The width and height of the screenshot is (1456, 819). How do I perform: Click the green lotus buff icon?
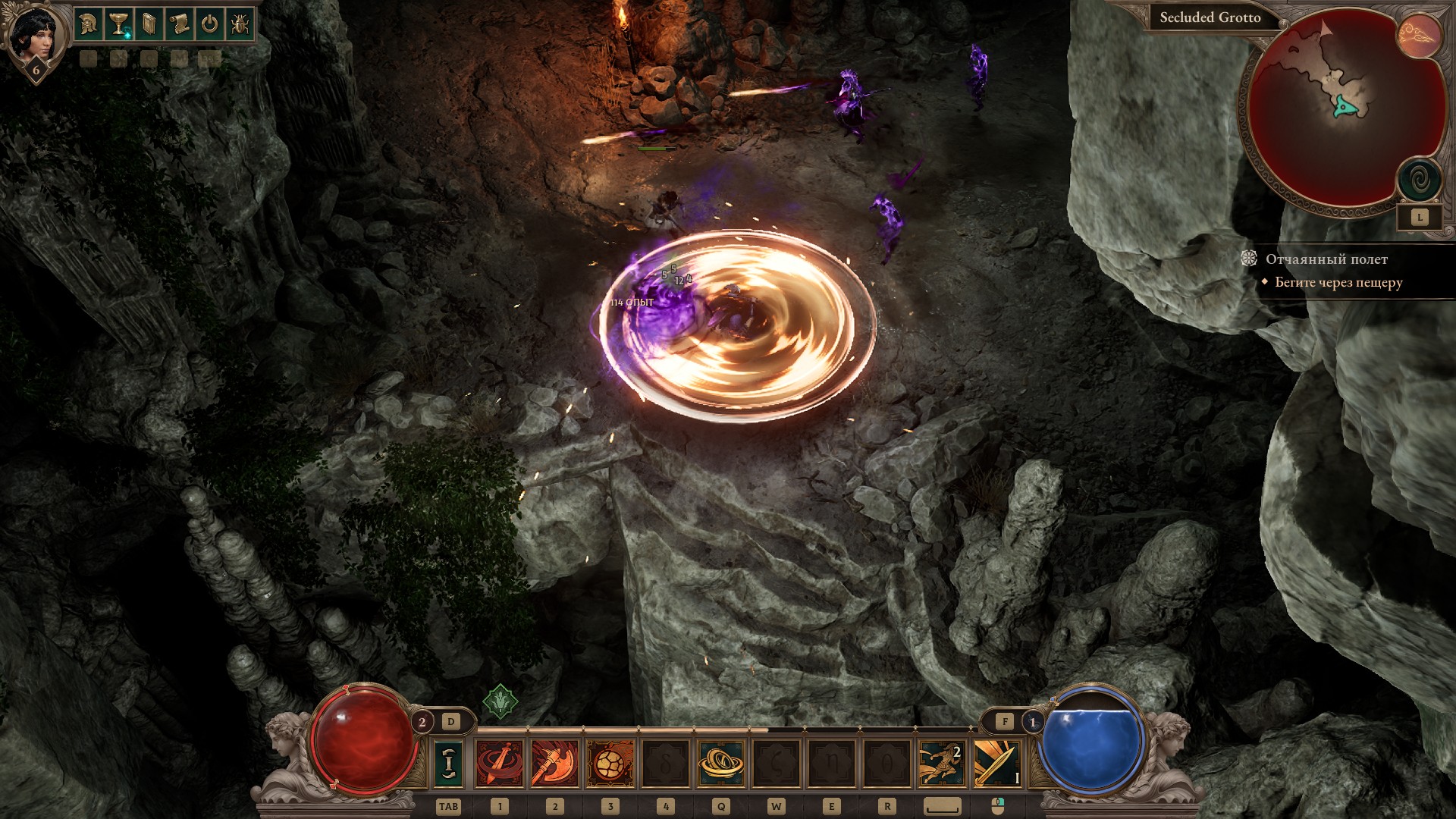pos(500,701)
